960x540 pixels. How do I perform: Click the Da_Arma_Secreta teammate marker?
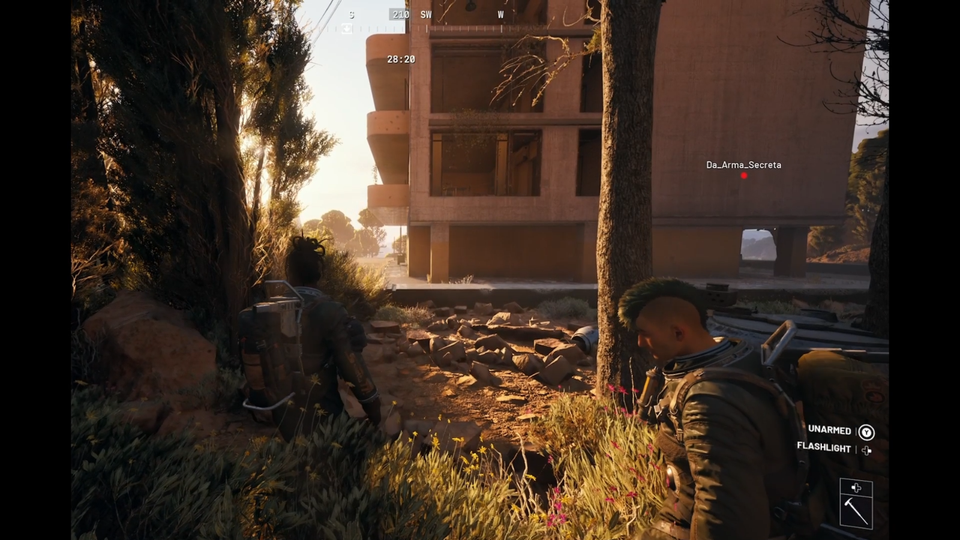point(743,176)
